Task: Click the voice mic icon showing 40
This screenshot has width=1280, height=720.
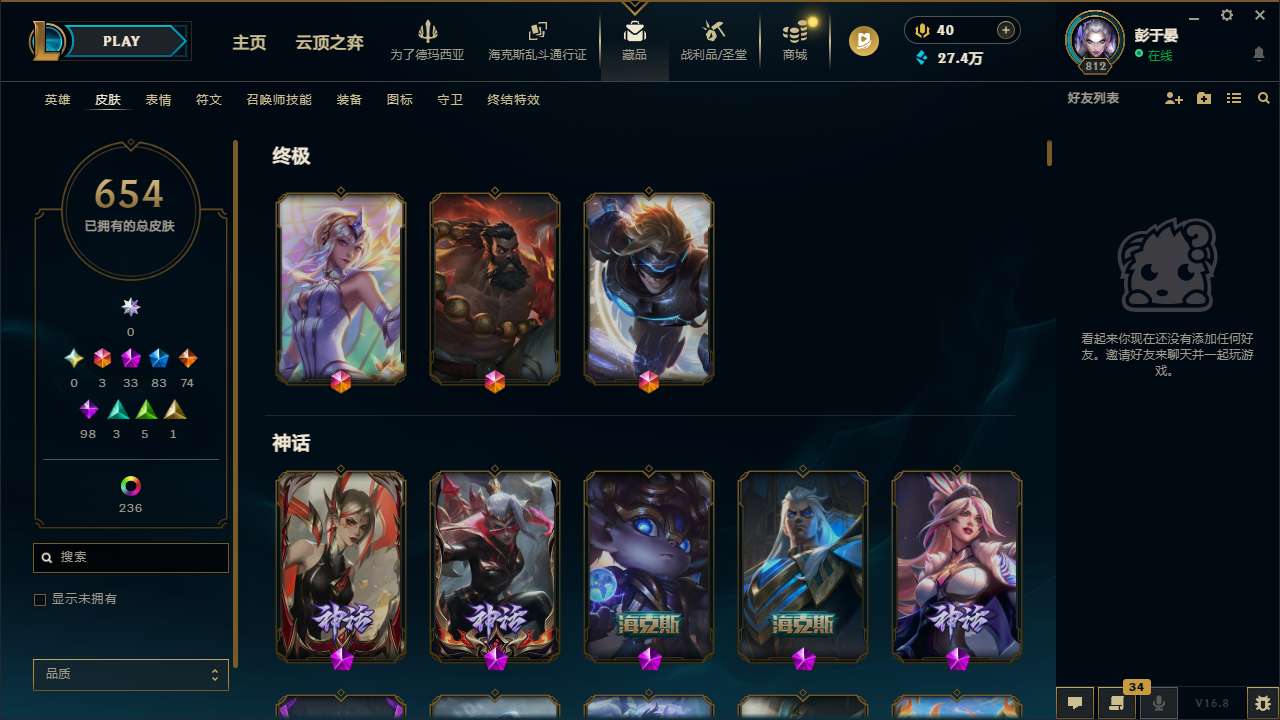Action: (921, 29)
